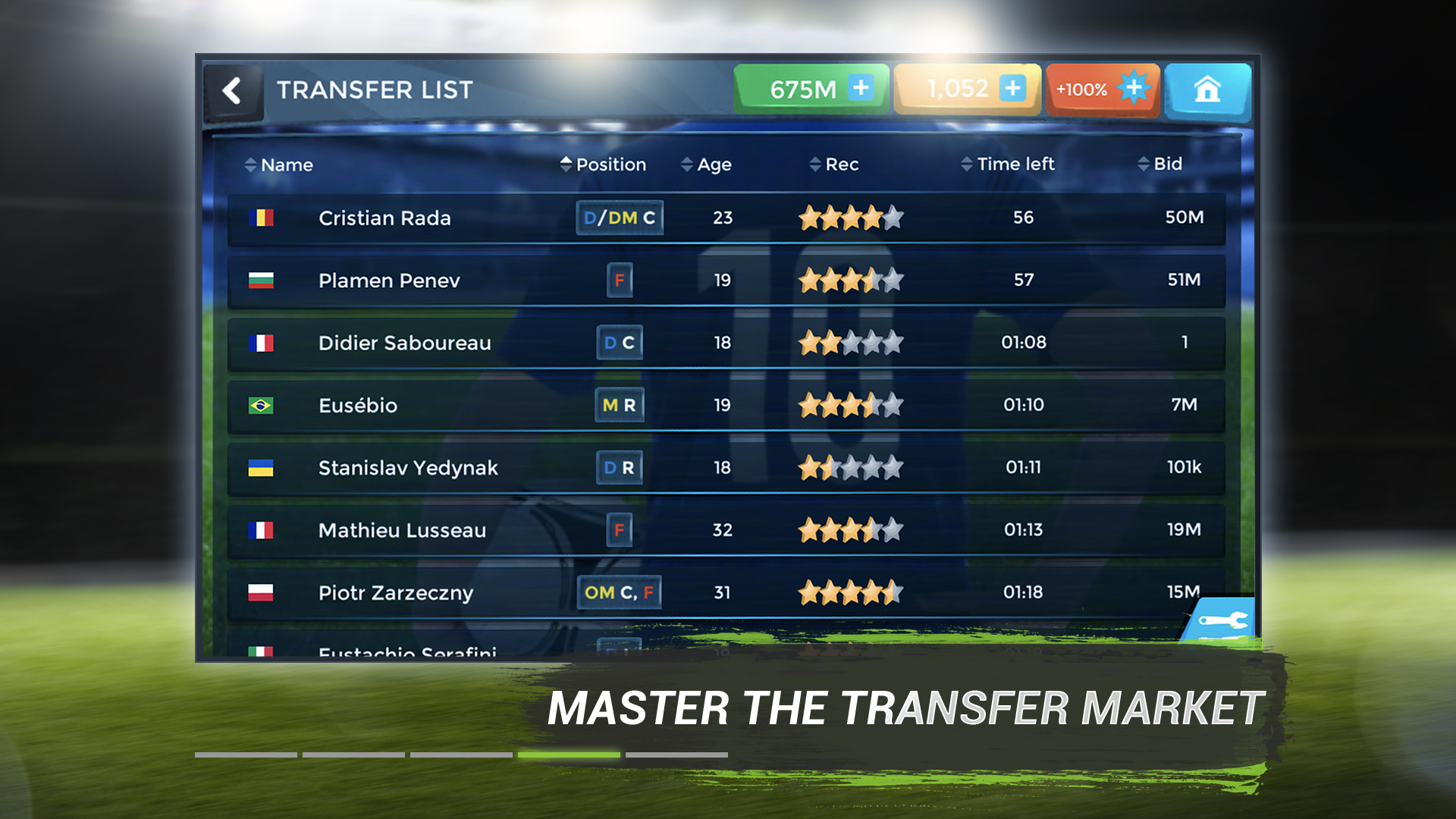This screenshot has height=819, width=1456.
Task: Sort players by Age
Action: pyautogui.click(x=714, y=164)
